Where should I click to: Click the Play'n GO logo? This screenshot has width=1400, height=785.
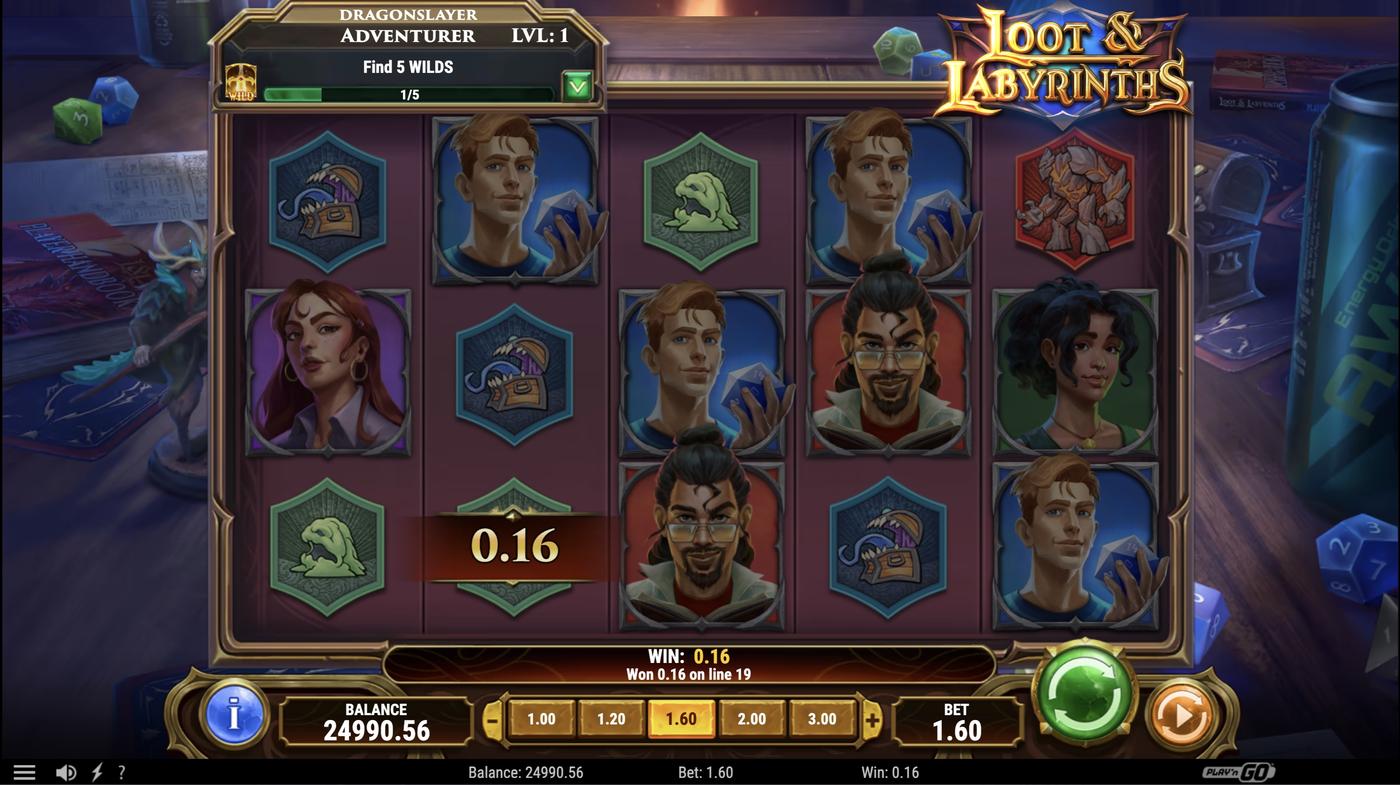point(1240,770)
